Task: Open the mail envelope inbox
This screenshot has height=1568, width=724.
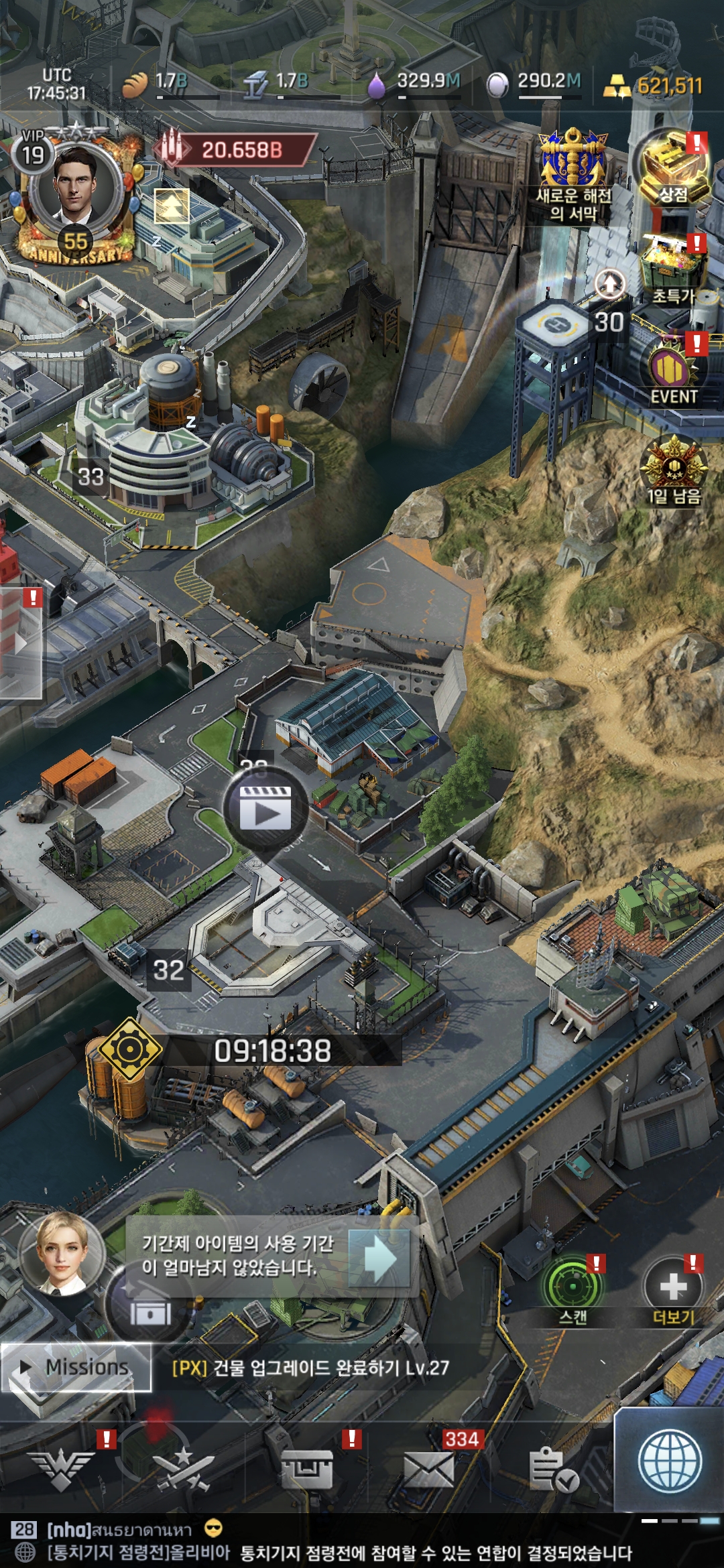Action: (429, 1469)
